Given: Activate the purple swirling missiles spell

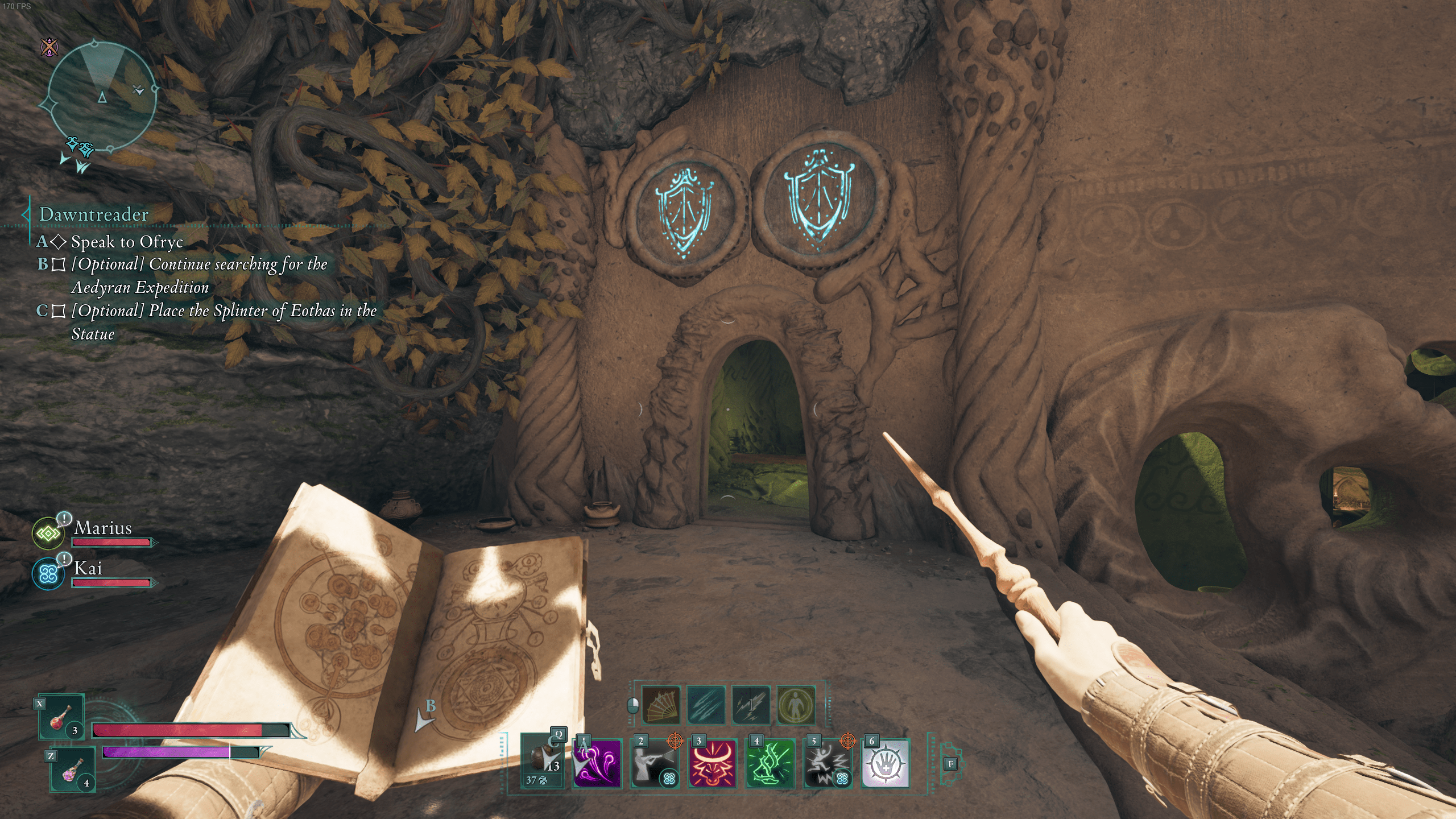Looking at the screenshot, I should (597, 764).
